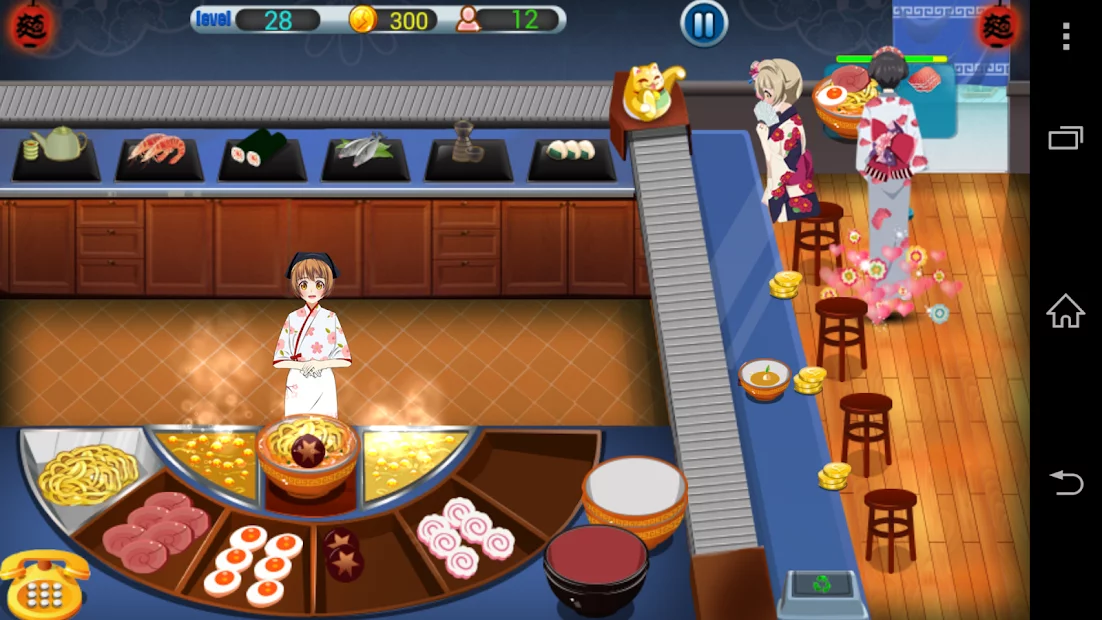Discard food in the recycle bin
The width and height of the screenshot is (1102, 620).
821,585
